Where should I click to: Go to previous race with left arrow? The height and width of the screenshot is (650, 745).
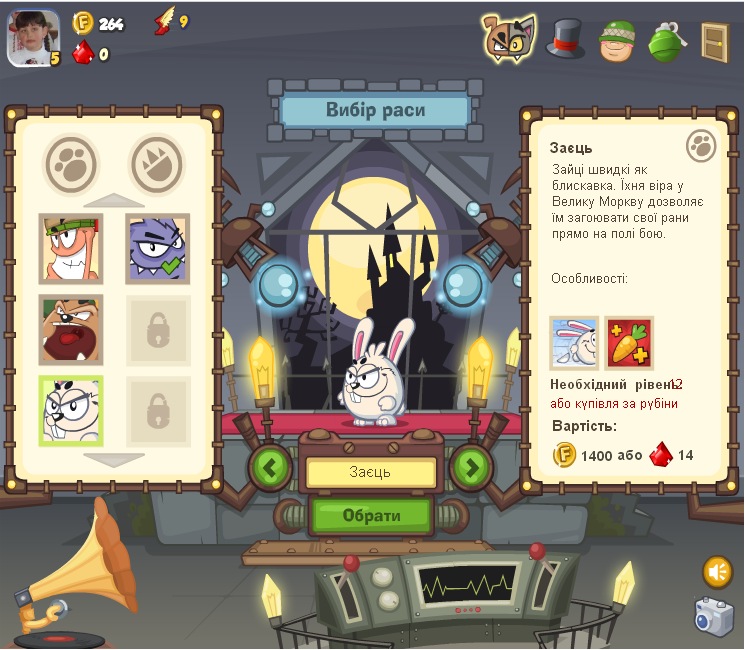[x=271, y=467]
